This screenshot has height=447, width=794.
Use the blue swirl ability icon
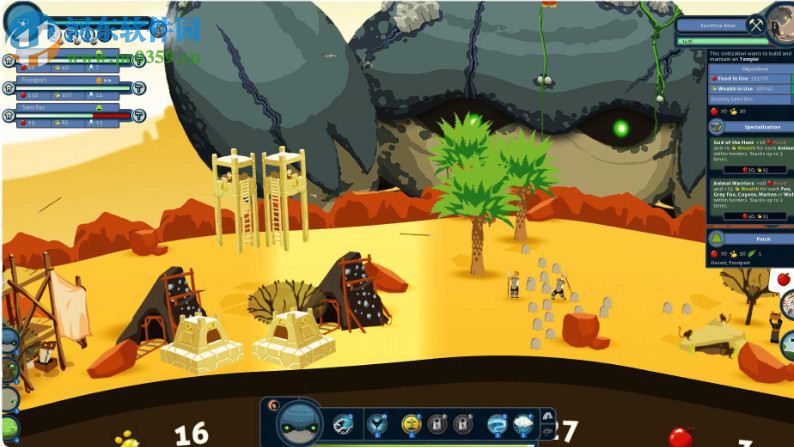click(x=495, y=424)
